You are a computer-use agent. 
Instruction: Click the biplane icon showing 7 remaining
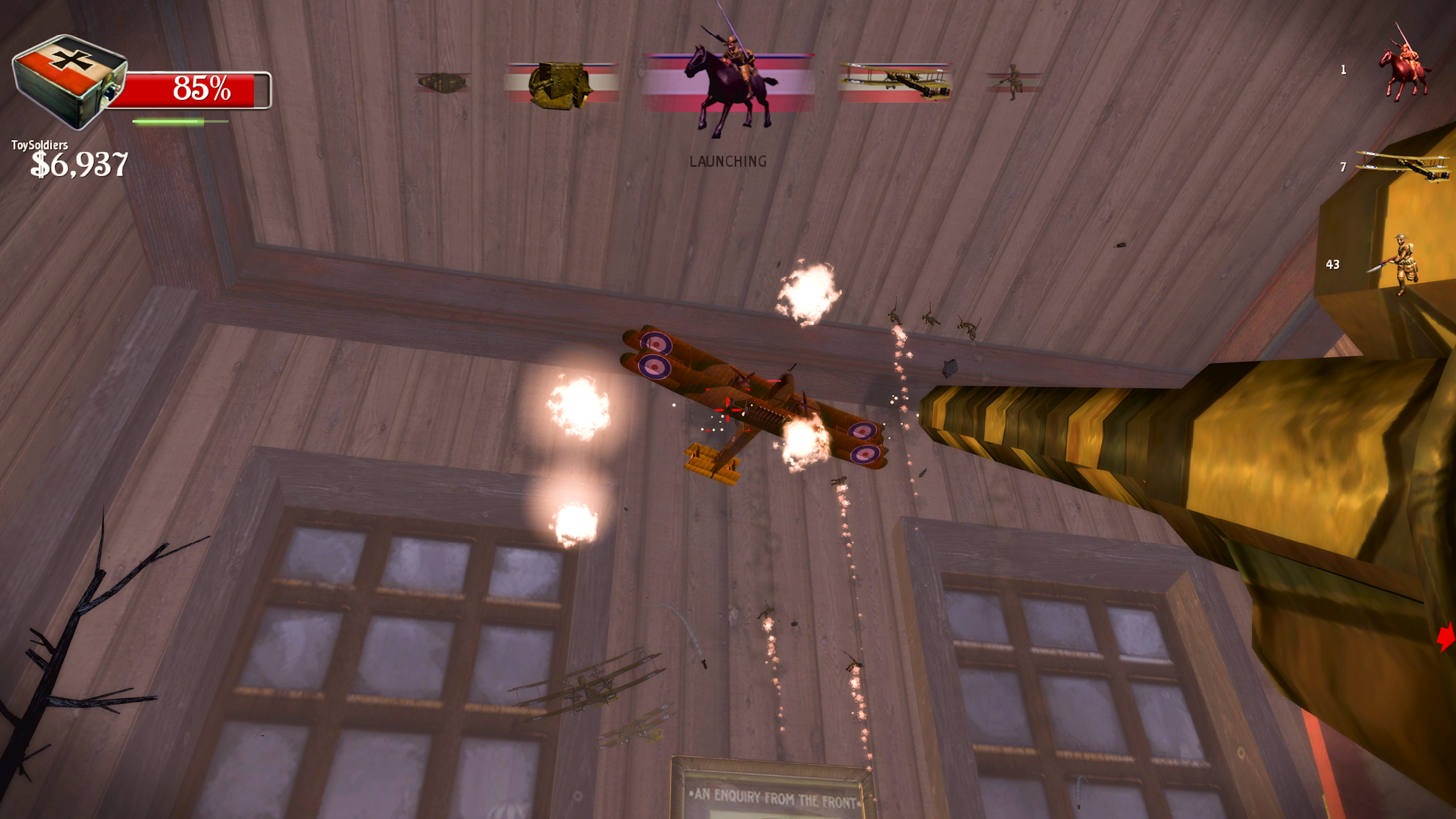click(x=1403, y=166)
